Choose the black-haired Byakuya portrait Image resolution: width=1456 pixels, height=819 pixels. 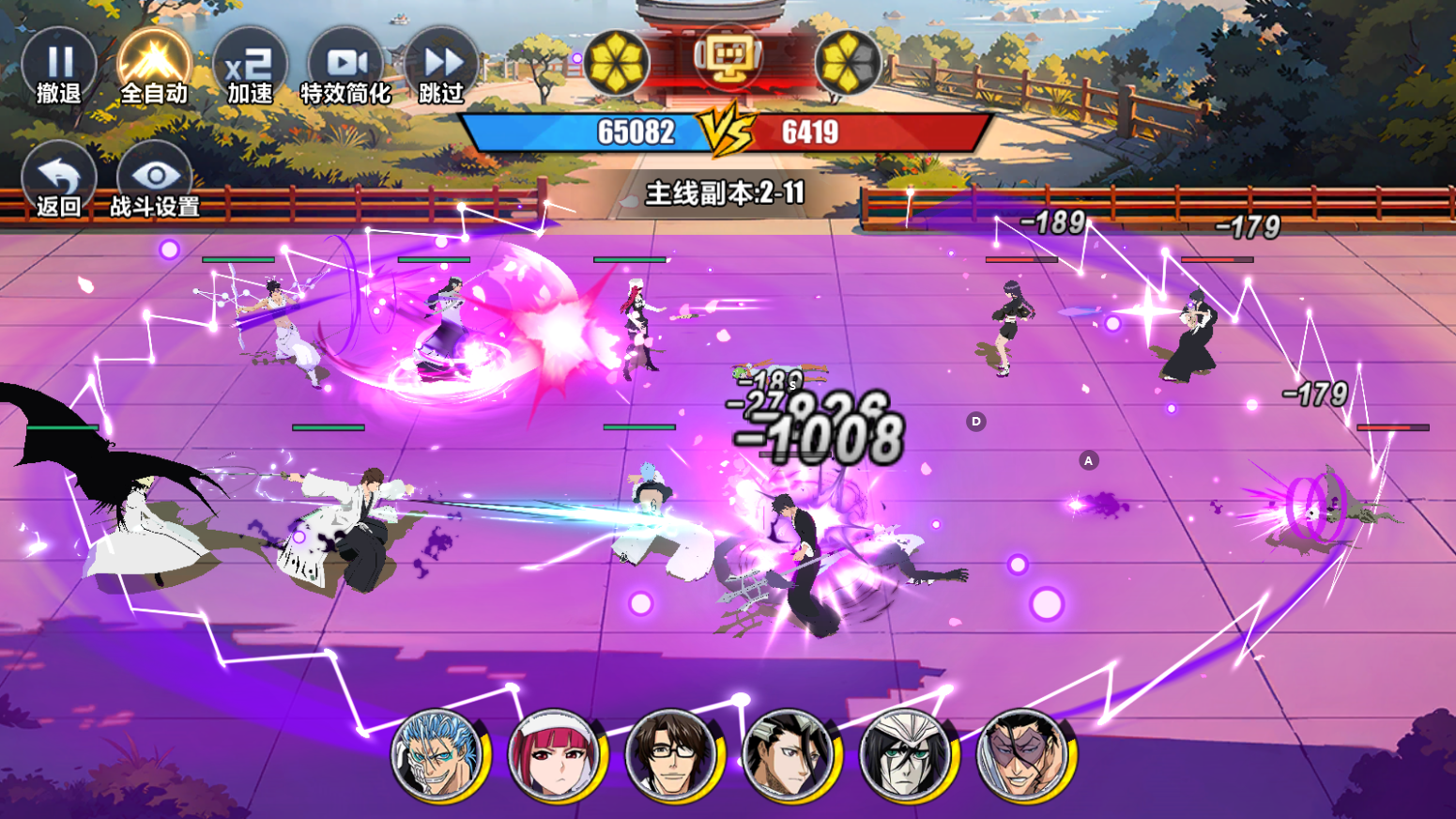click(789, 754)
